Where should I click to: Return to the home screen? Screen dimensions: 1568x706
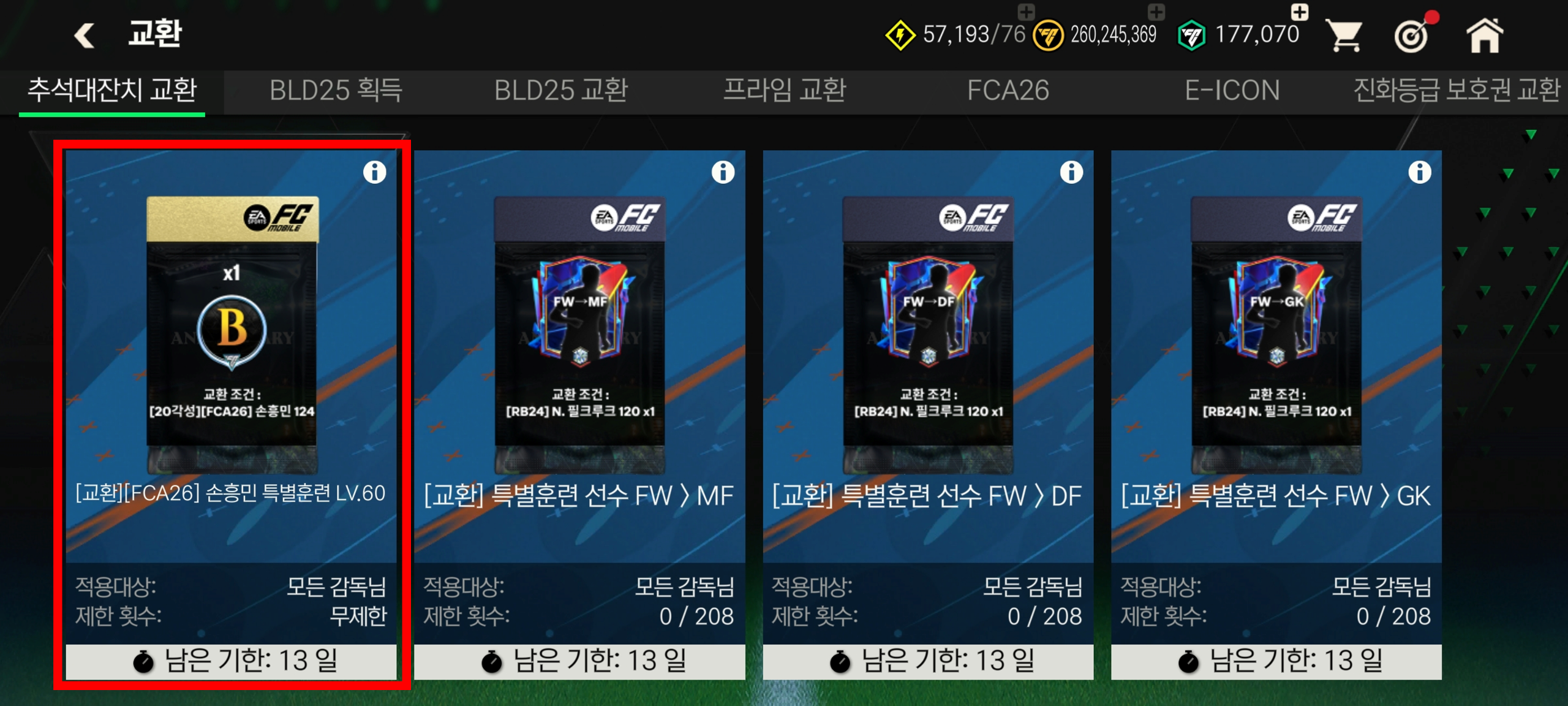pyautogui.click(x=1484, y=36)
